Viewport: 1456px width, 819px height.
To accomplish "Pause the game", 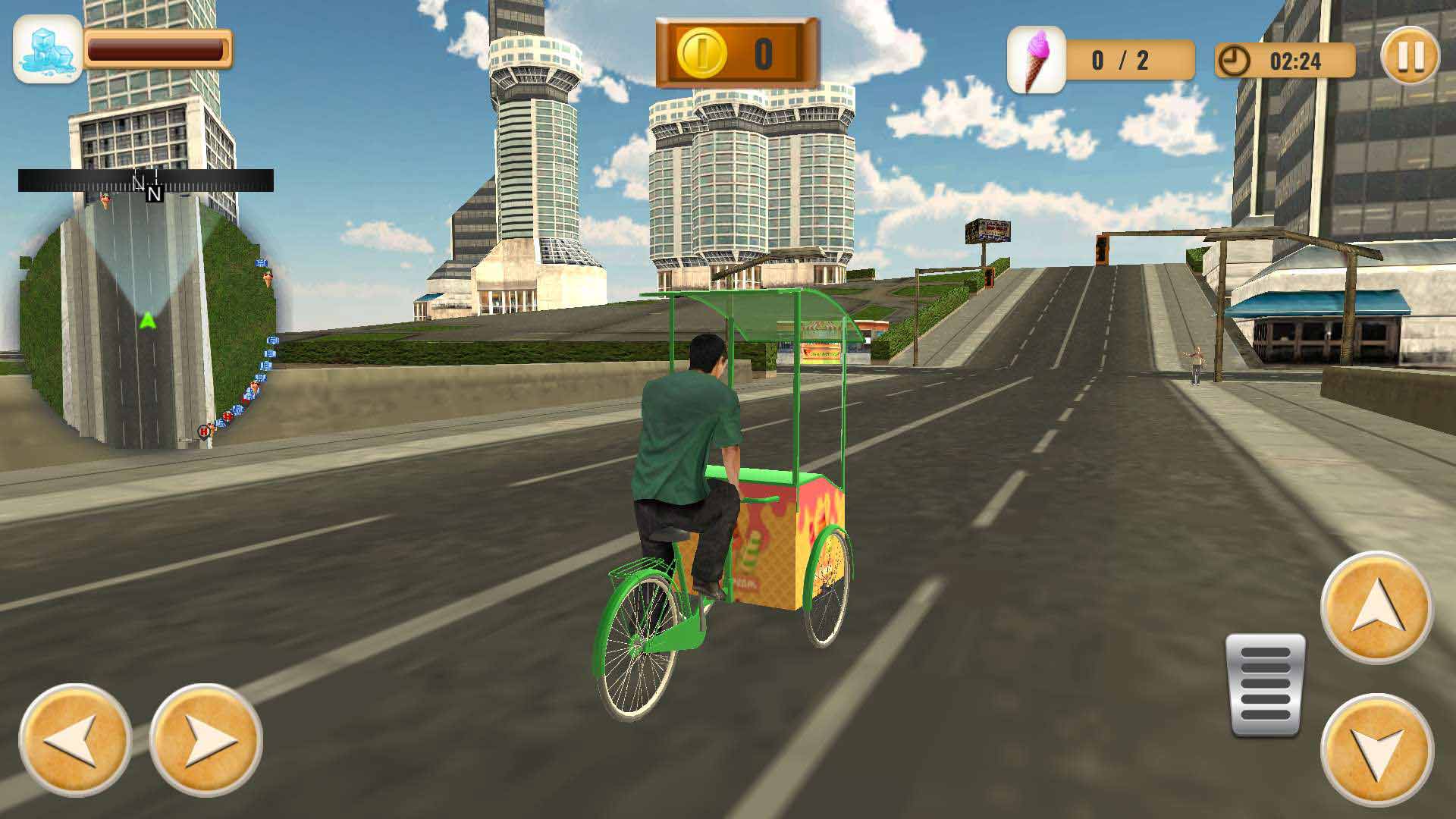I will 1410,57.
